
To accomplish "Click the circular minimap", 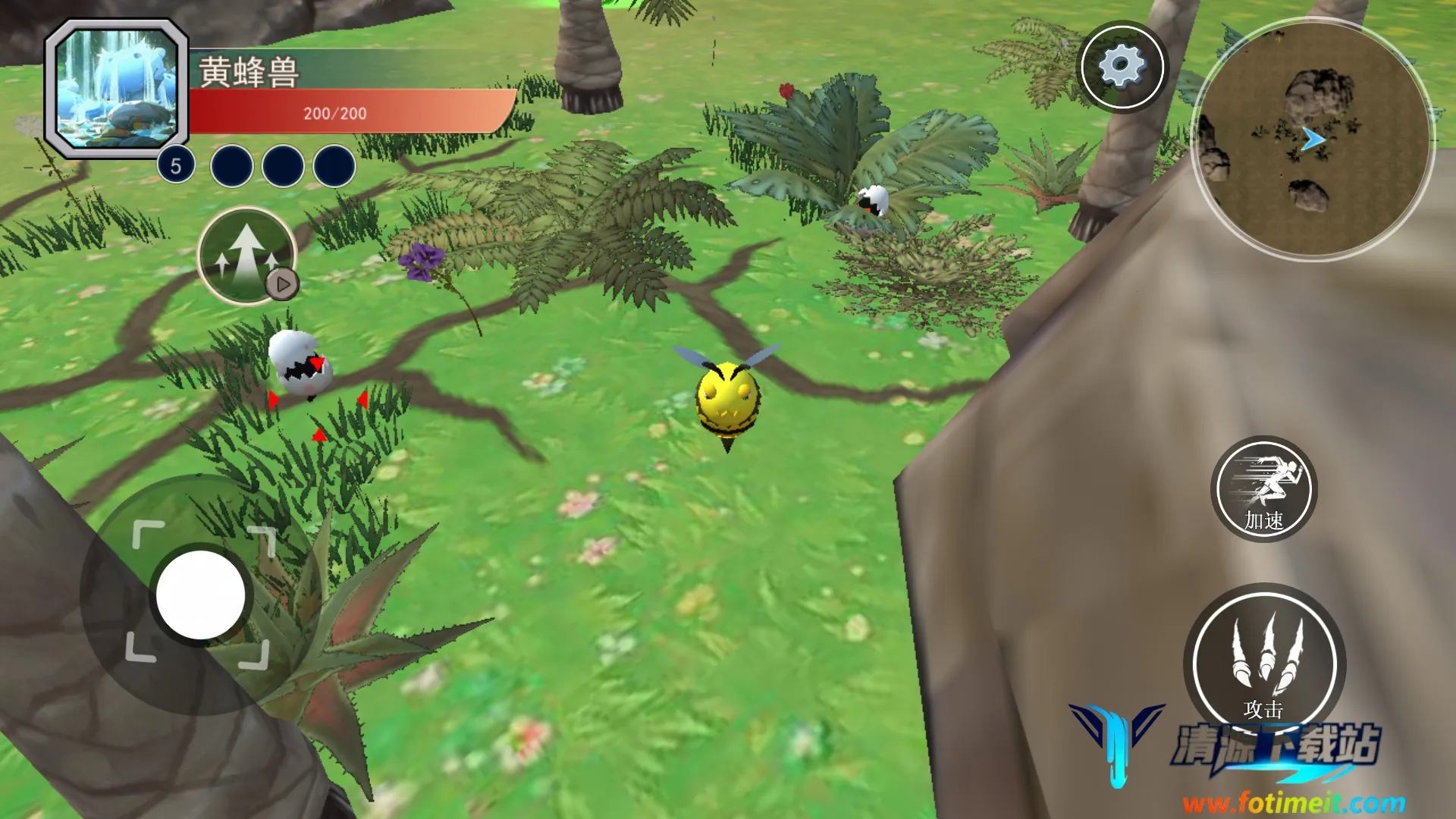I will click(1313, 139).
